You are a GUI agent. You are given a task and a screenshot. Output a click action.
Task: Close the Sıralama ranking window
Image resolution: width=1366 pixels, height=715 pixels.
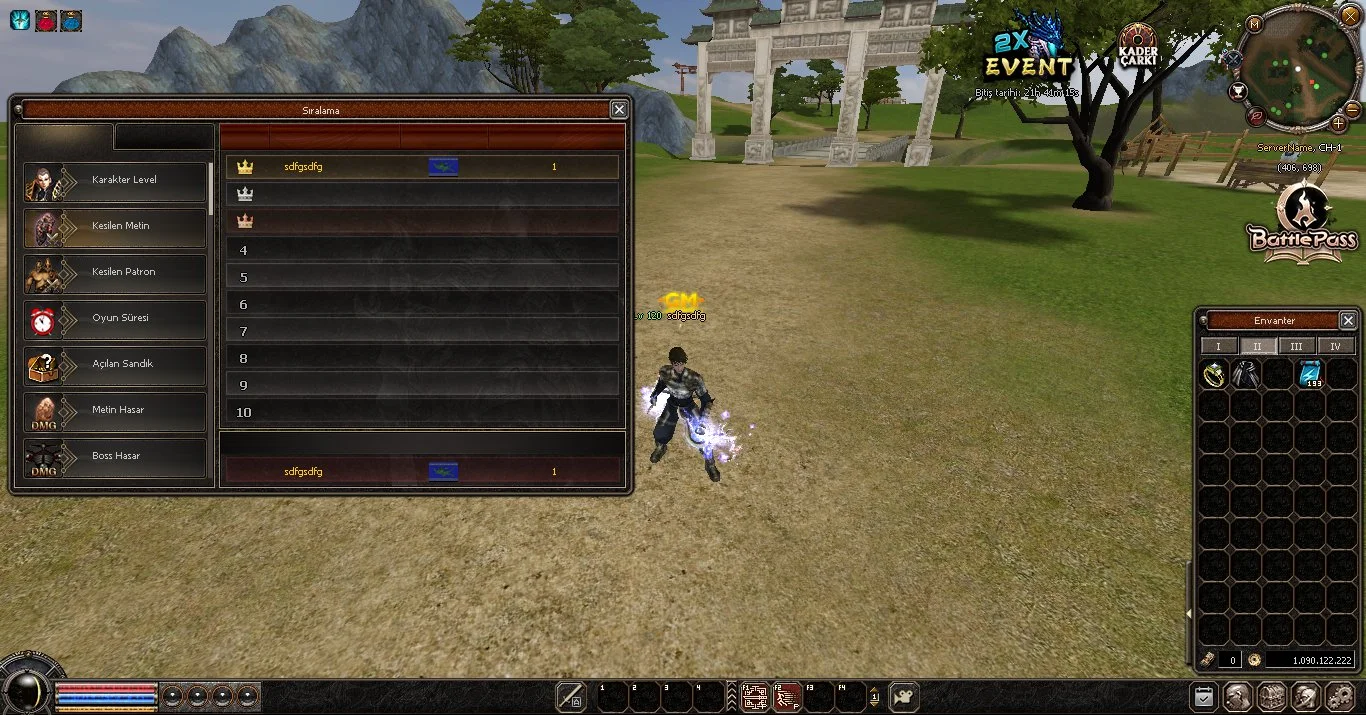point(619,110)
